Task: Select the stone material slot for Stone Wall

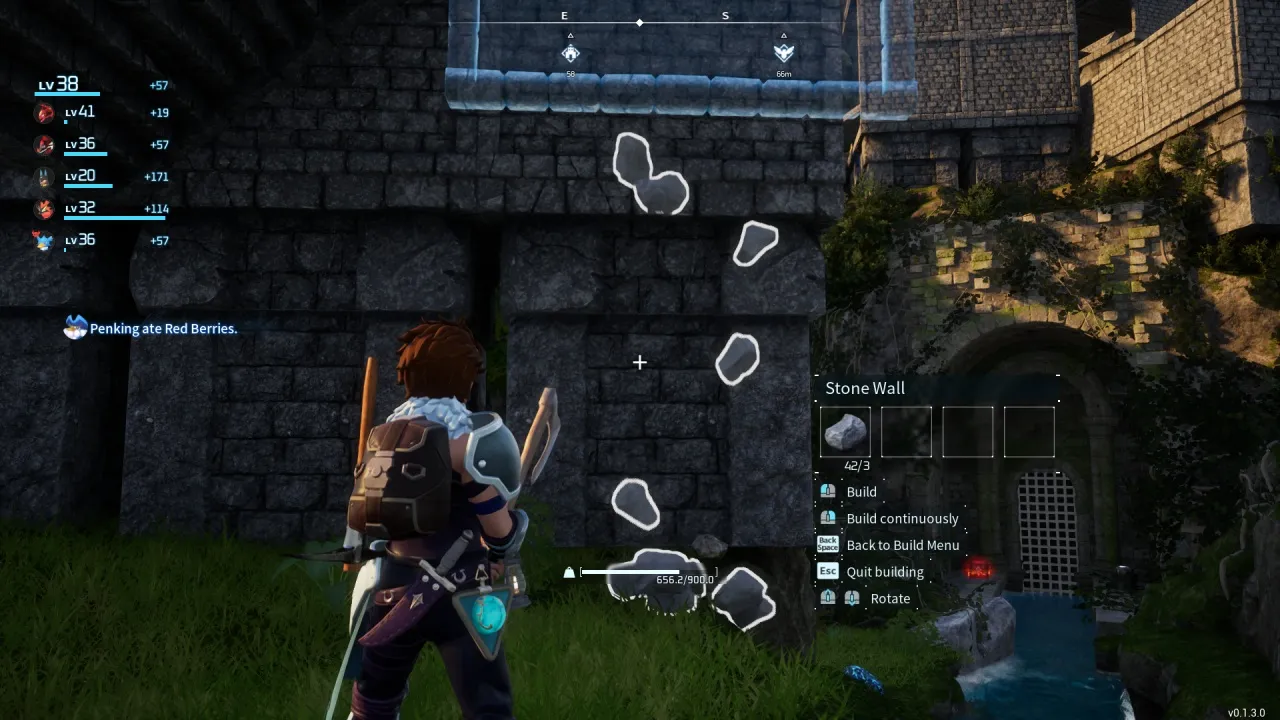Action: (845, 431)
